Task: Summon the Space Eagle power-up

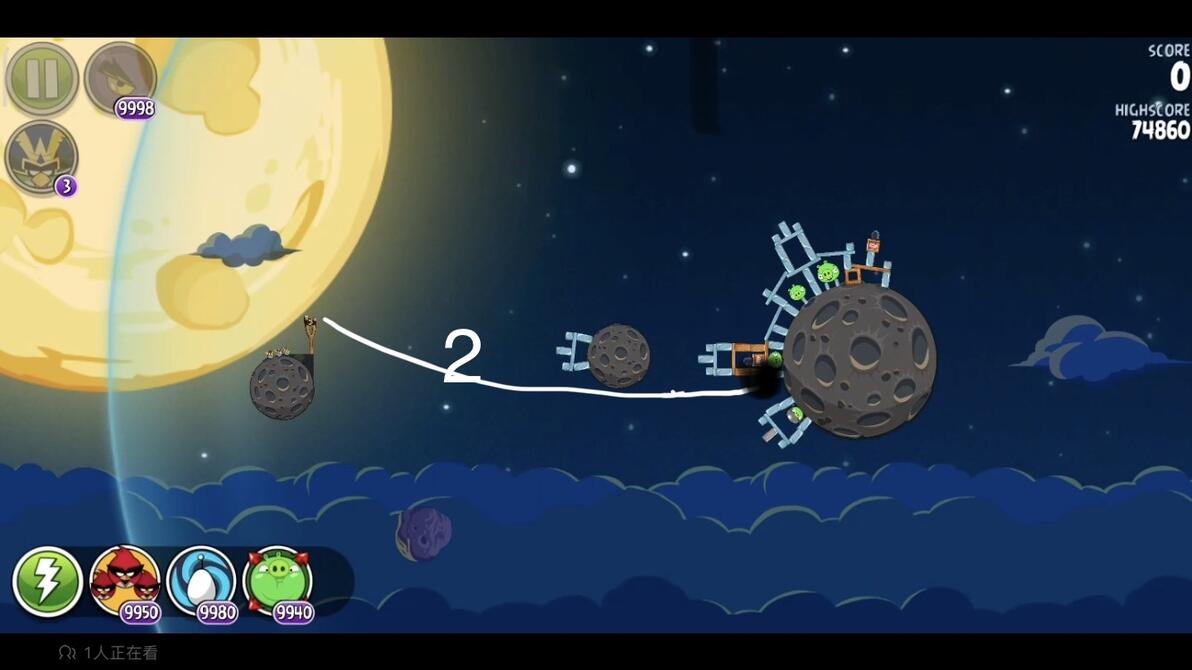Action: click(120, 78)
